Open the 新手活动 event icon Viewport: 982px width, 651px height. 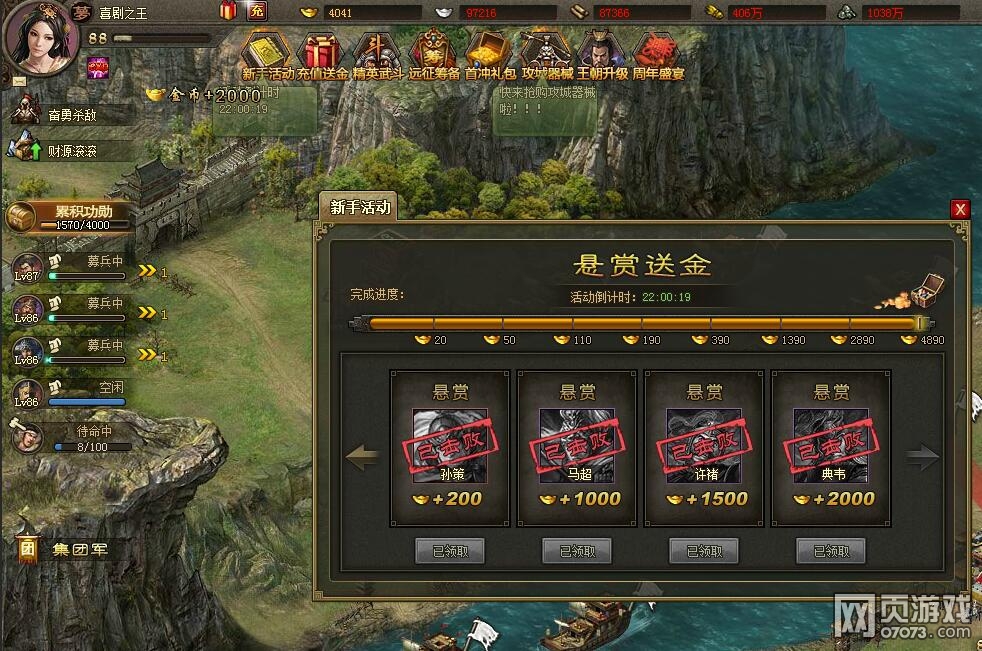(x=267, y=51)
